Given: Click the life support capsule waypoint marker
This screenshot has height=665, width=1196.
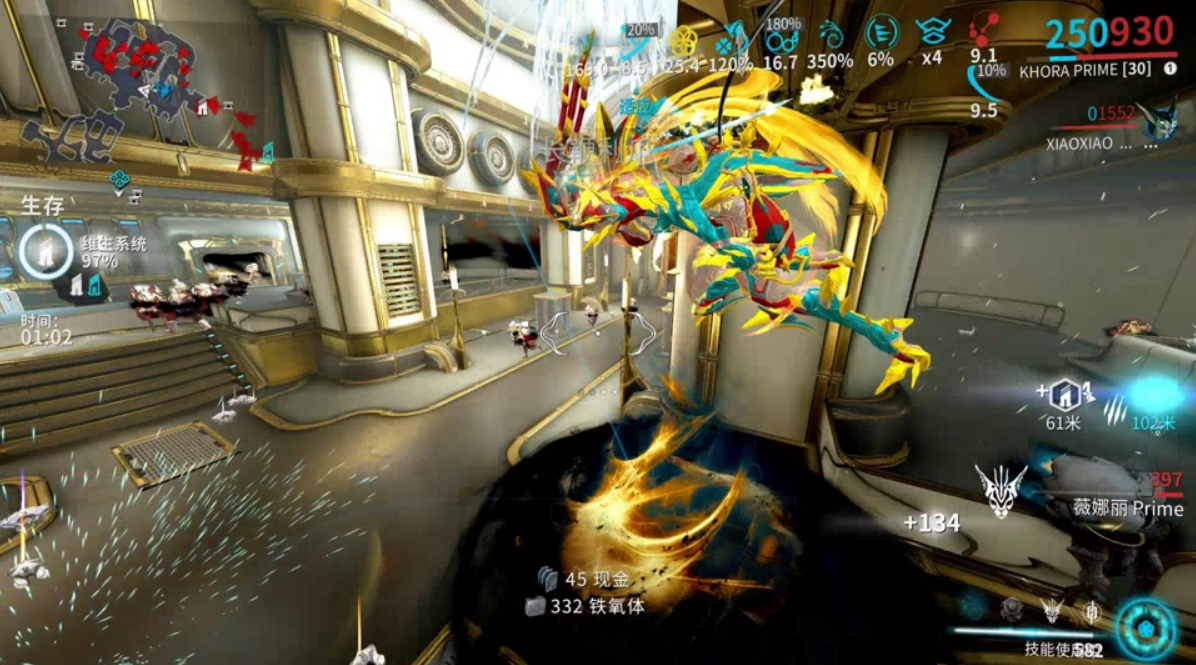Looking at the screenshot, I should coord(1064,393).
